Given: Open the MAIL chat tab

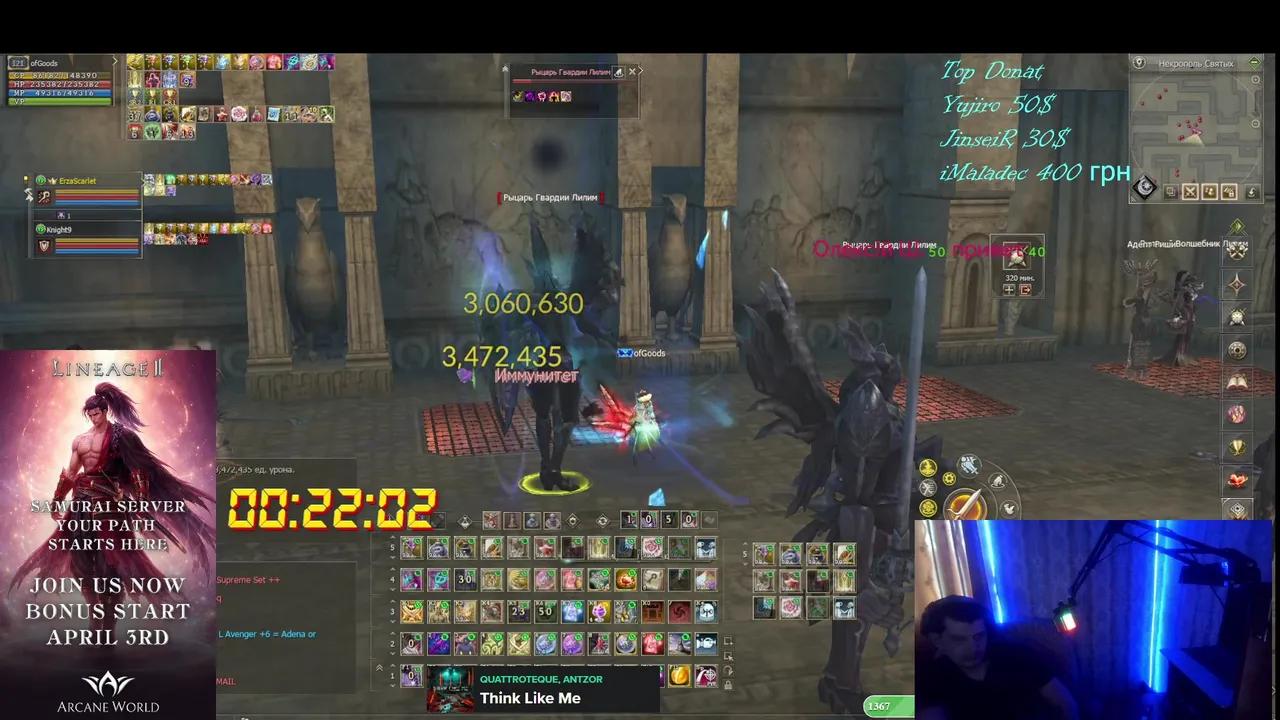Looking at the screenshot, I should point(225,681).
